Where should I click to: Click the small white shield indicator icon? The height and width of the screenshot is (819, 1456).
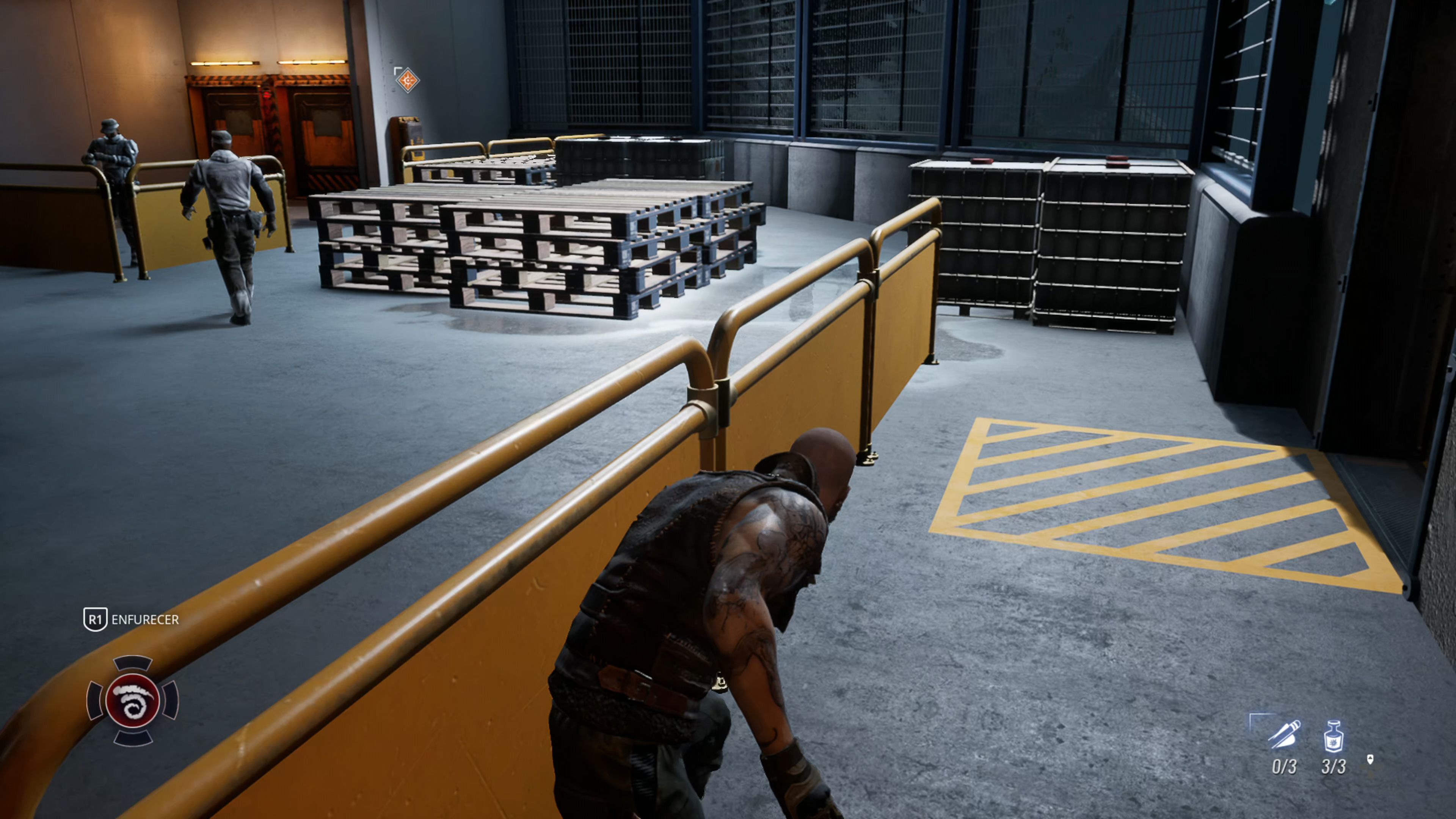point(1370,759)
